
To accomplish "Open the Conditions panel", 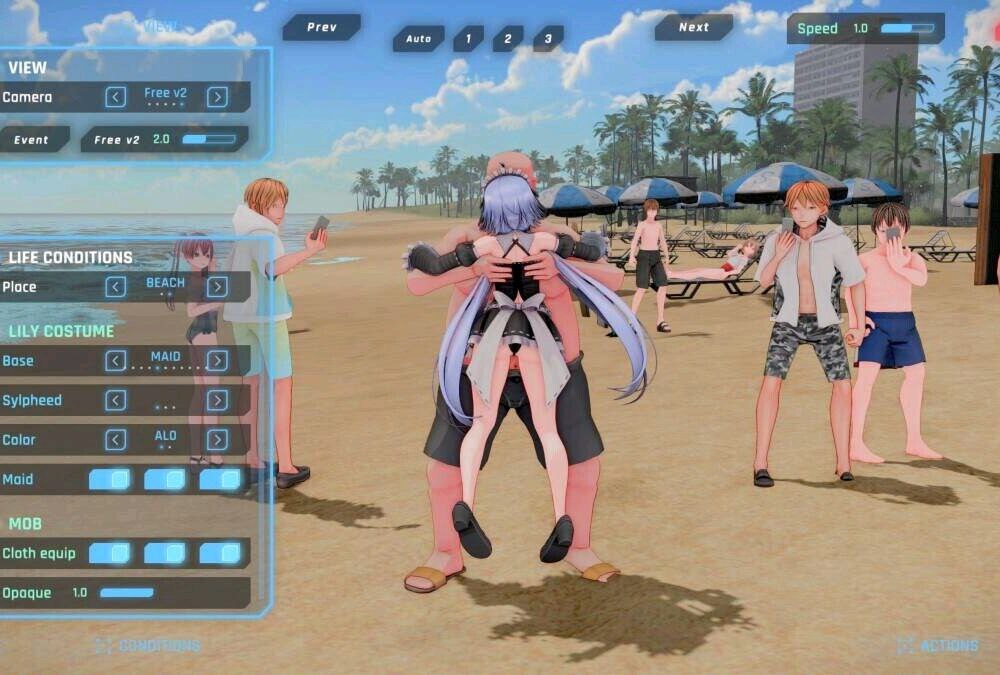I will pos(148,646).
